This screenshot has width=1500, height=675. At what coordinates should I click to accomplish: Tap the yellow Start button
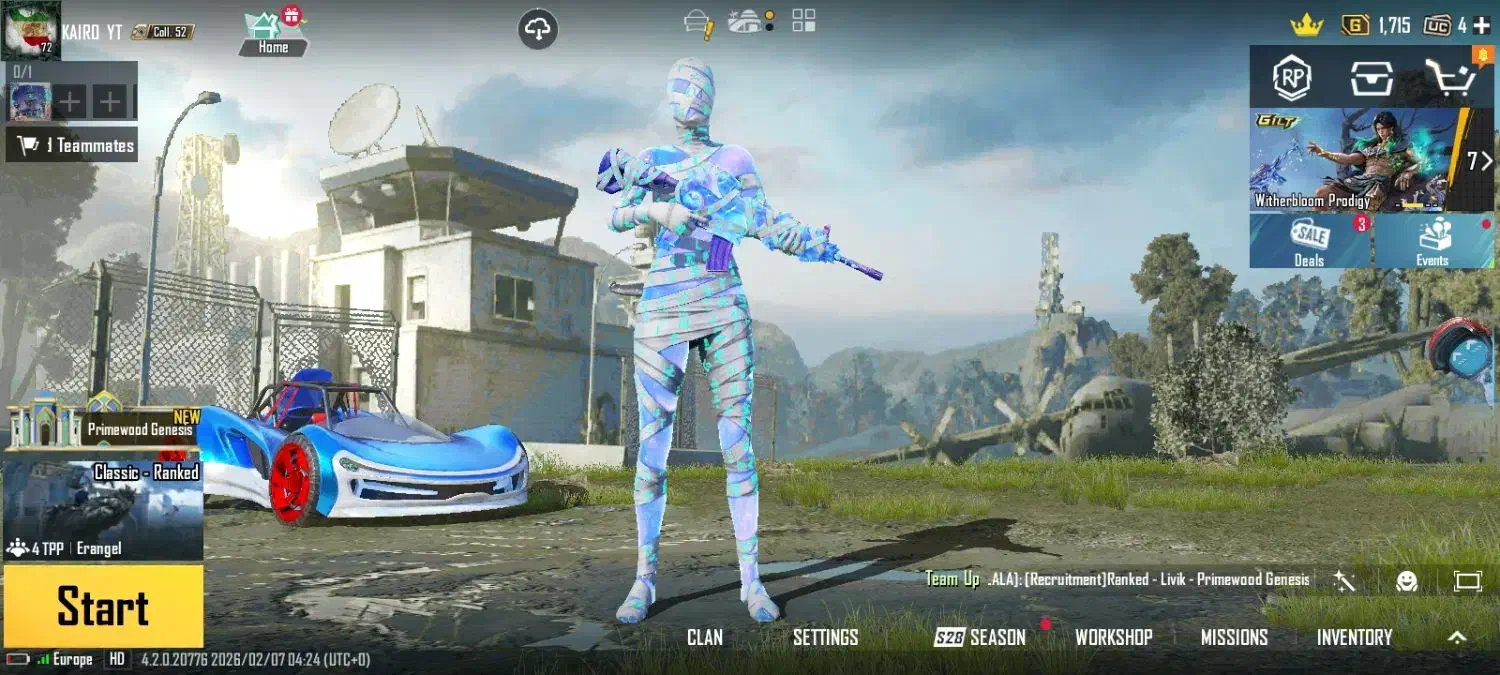103,606
